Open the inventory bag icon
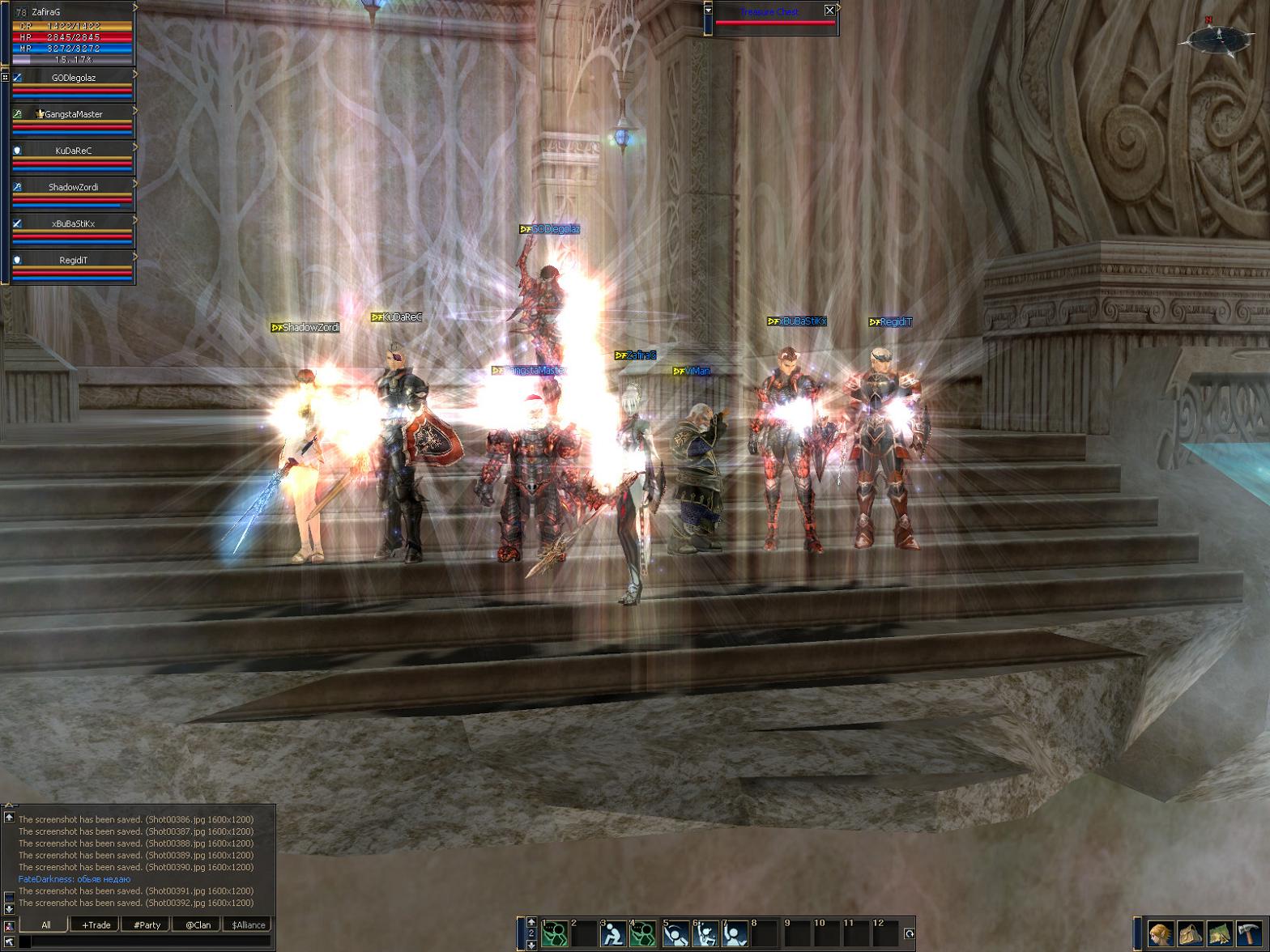This screenshot has width=1270, height=952. (x=1190, y=934)
